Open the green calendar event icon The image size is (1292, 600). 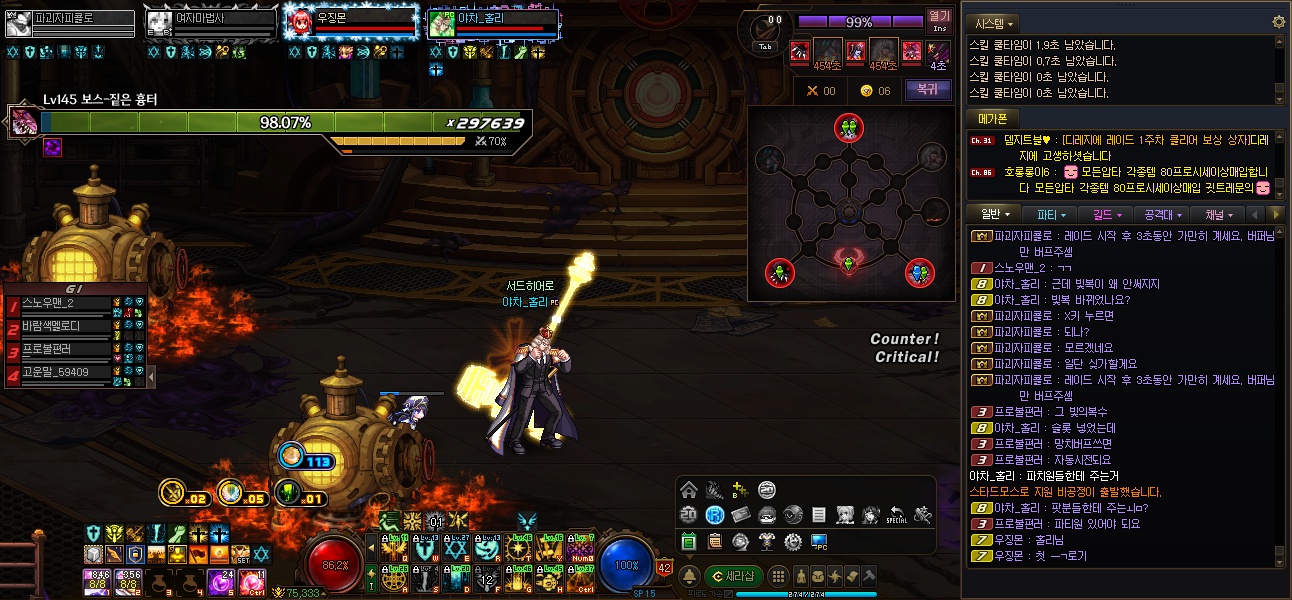coord(688,541)
